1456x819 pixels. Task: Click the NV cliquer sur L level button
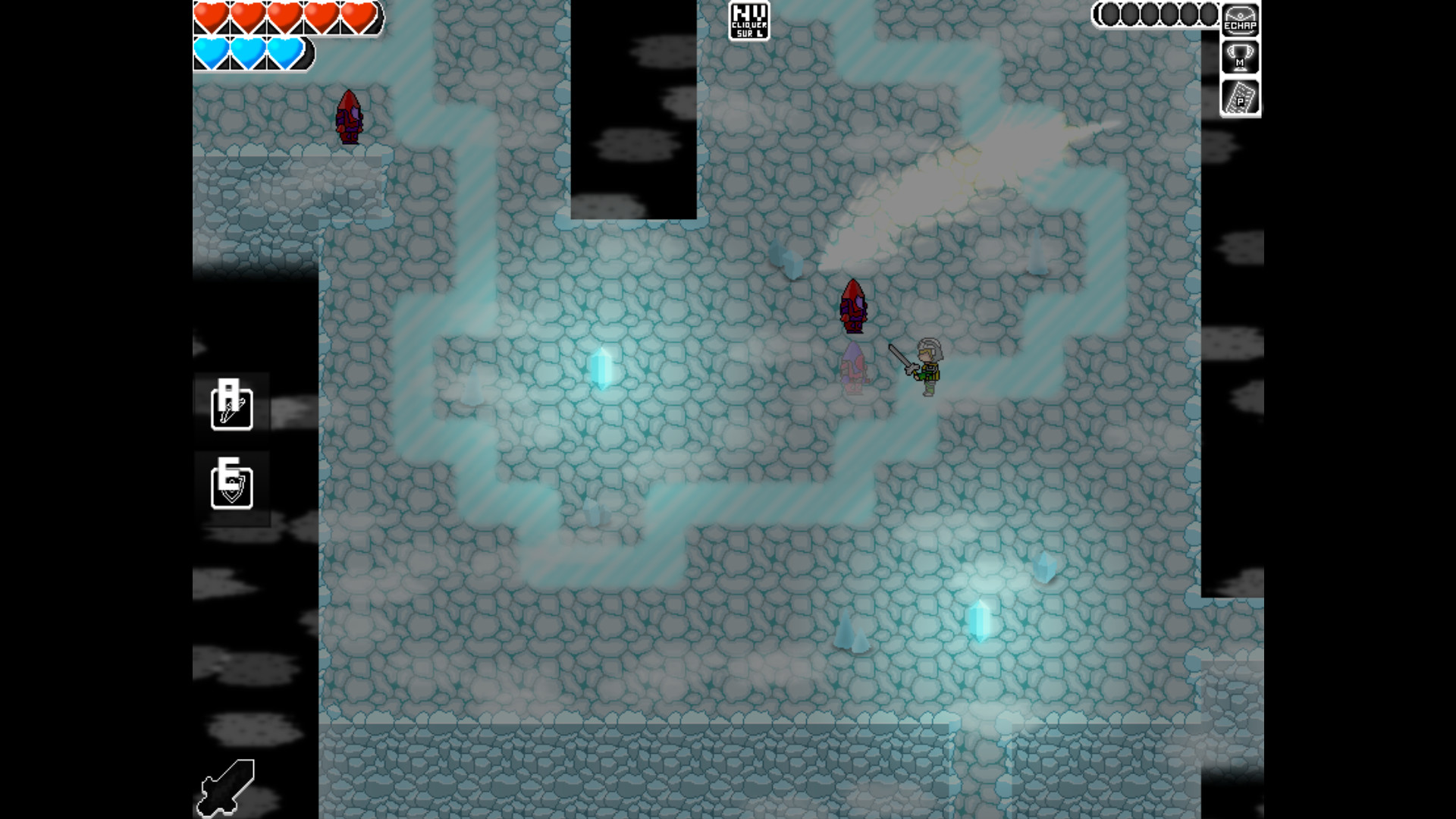coord(749,20)
